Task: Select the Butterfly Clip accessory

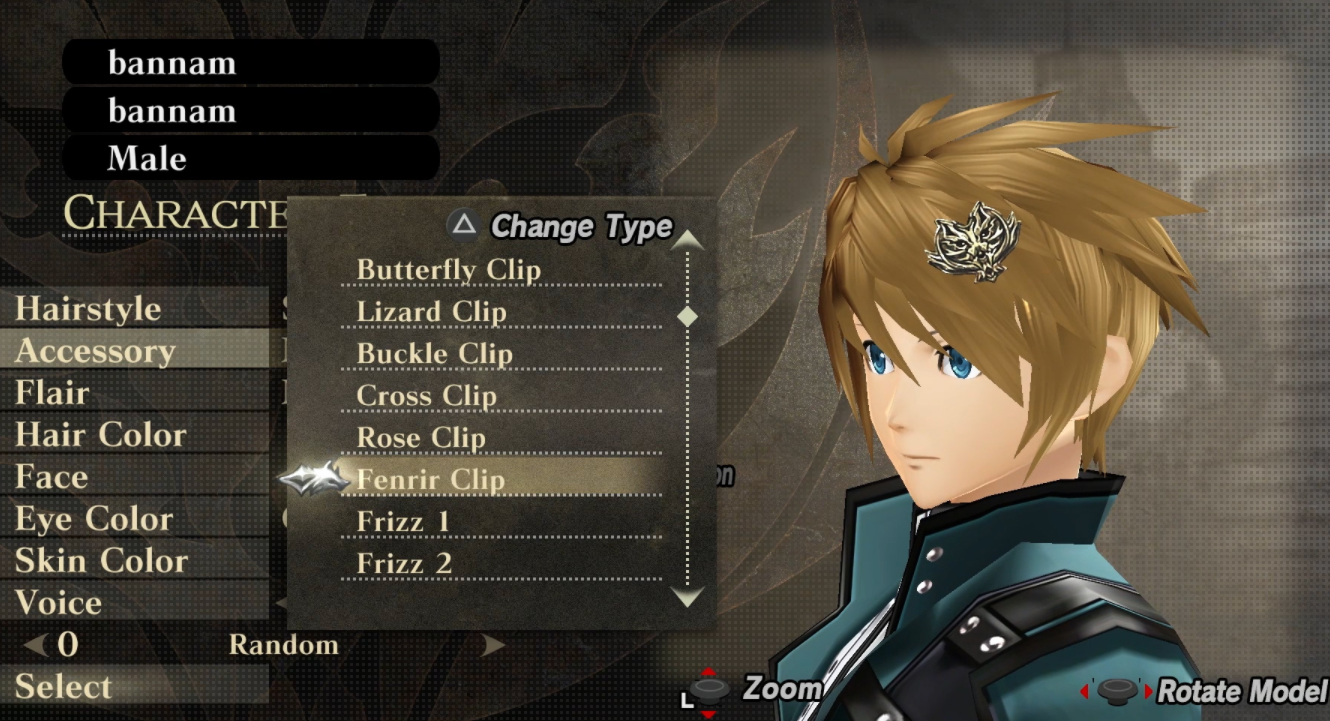Action: [x=448, y=270]
